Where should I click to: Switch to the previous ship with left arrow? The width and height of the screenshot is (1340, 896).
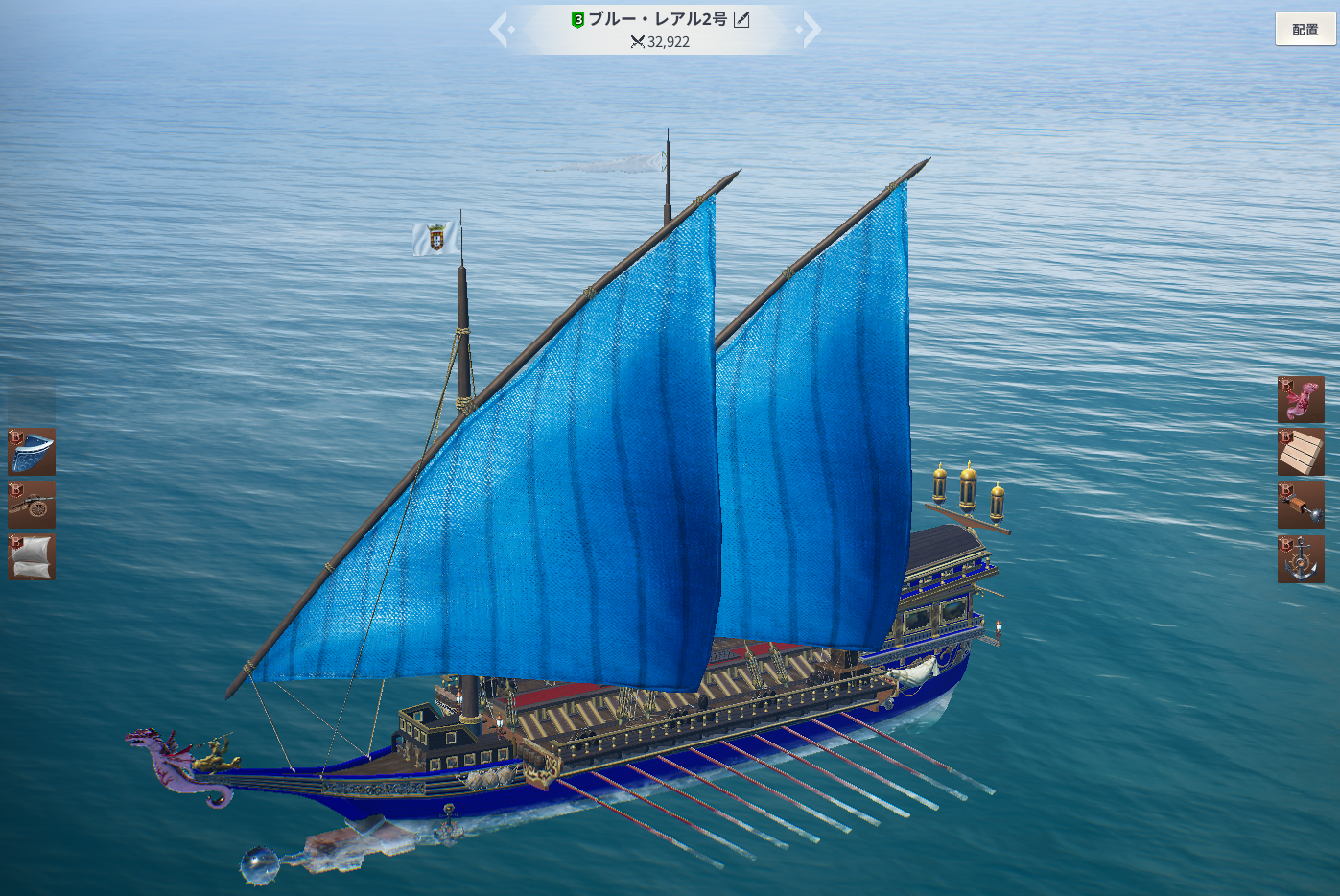501,30
